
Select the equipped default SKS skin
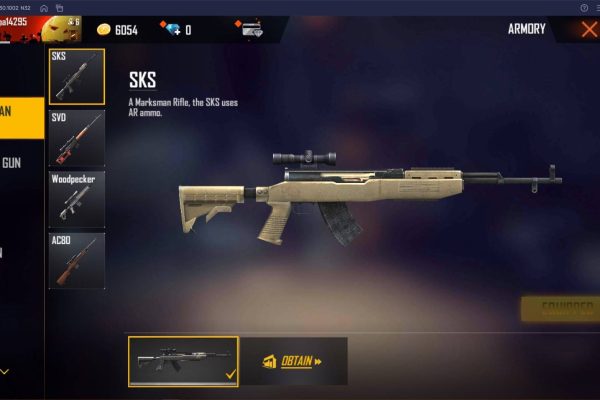coord(183,362)
